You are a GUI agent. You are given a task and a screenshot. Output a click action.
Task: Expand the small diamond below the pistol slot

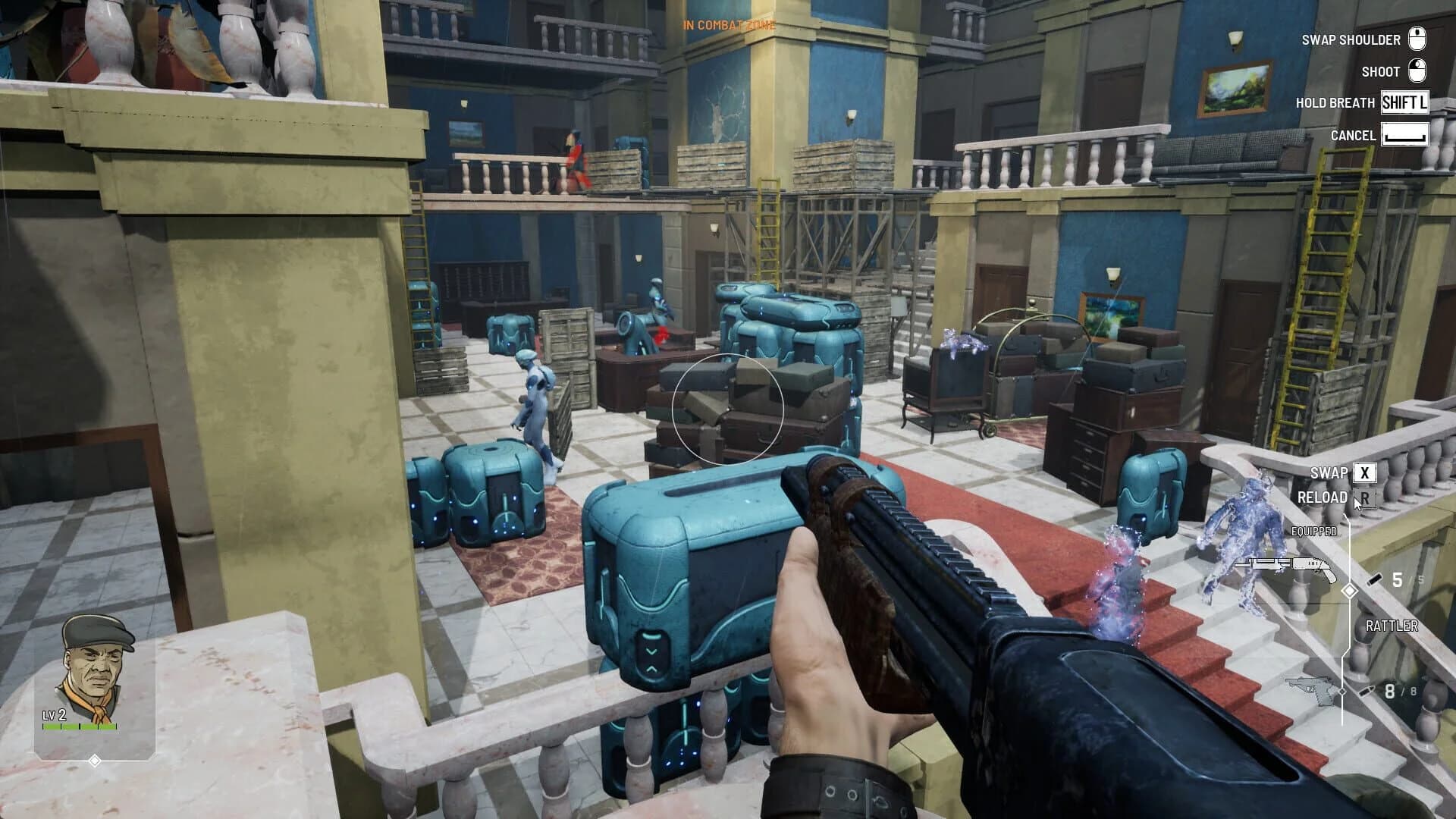1342,691
